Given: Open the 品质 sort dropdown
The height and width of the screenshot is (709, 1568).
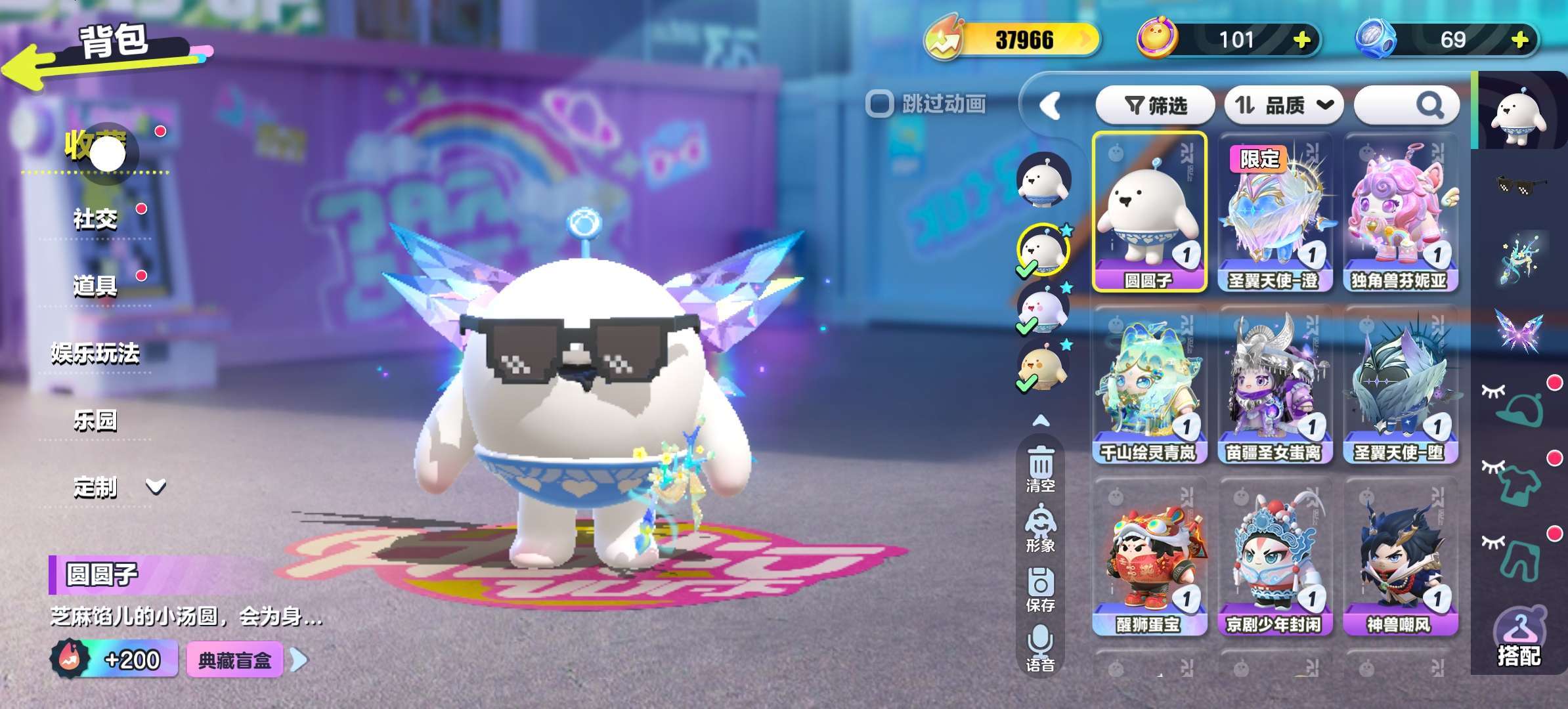Looking at the screenshot, I should pyautogui.click(x=1284, y=105).
